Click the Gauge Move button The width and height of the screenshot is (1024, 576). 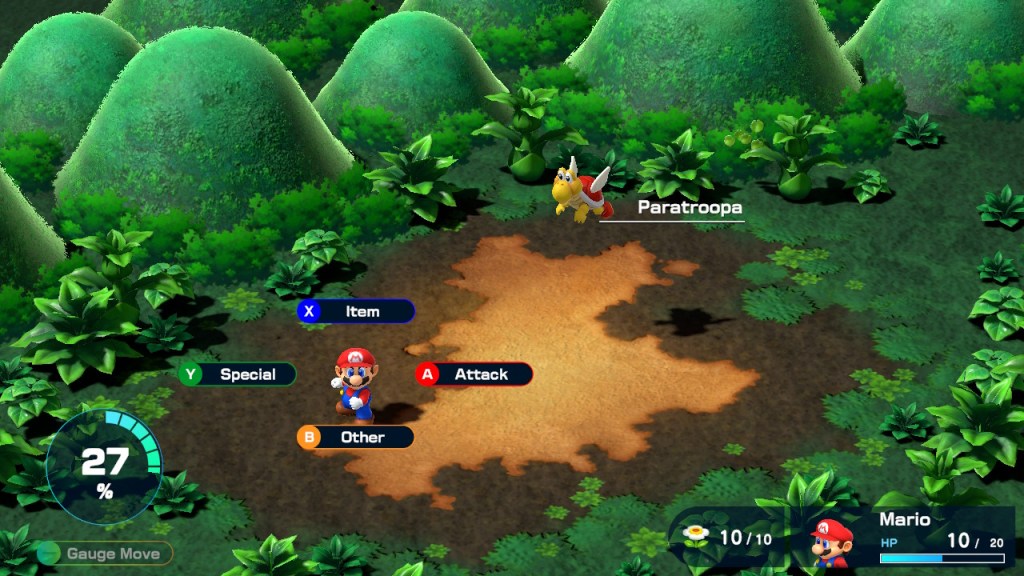104,553
